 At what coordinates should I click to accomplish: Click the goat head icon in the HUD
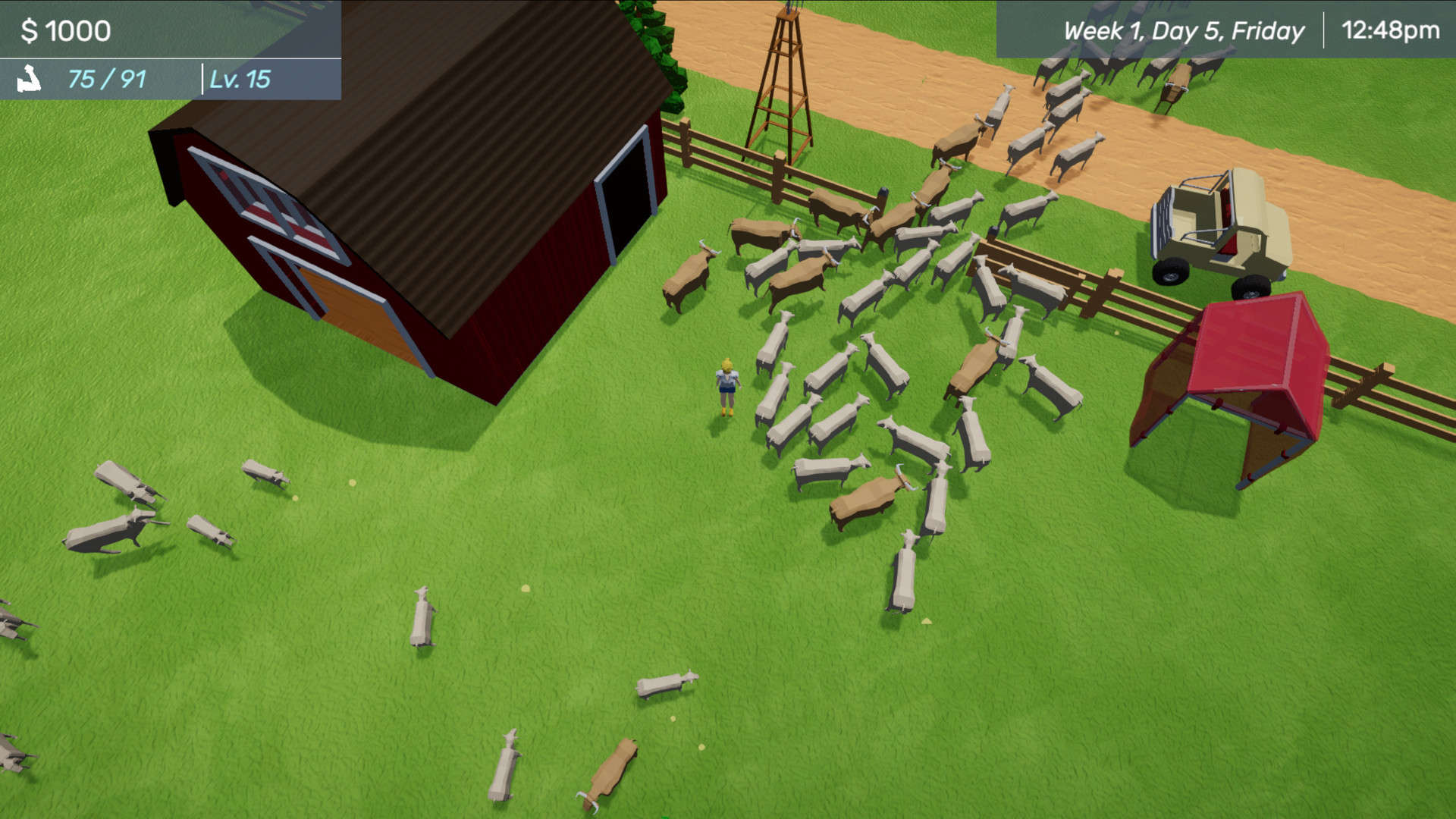coord(29,78)
